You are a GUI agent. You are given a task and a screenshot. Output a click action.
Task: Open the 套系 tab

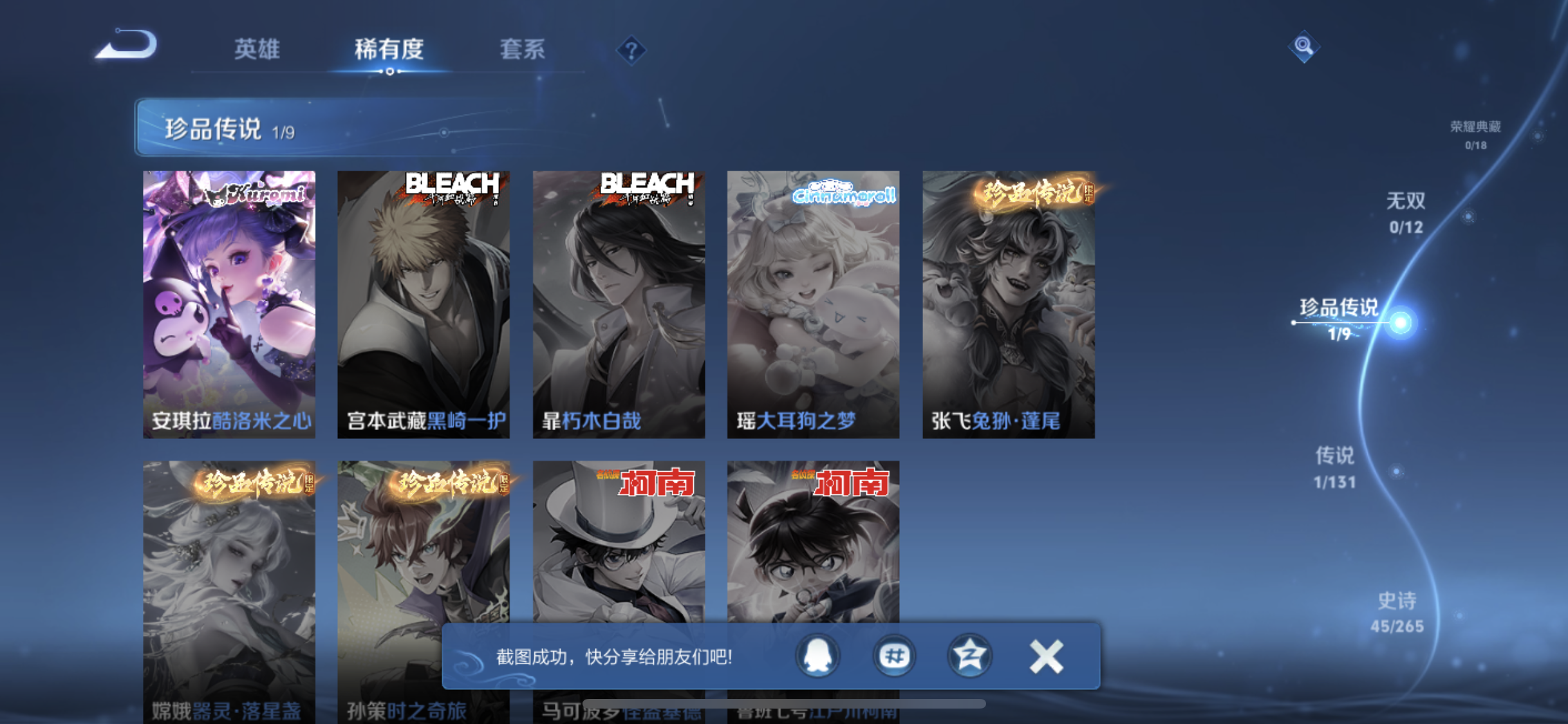[x=522, y=50]
